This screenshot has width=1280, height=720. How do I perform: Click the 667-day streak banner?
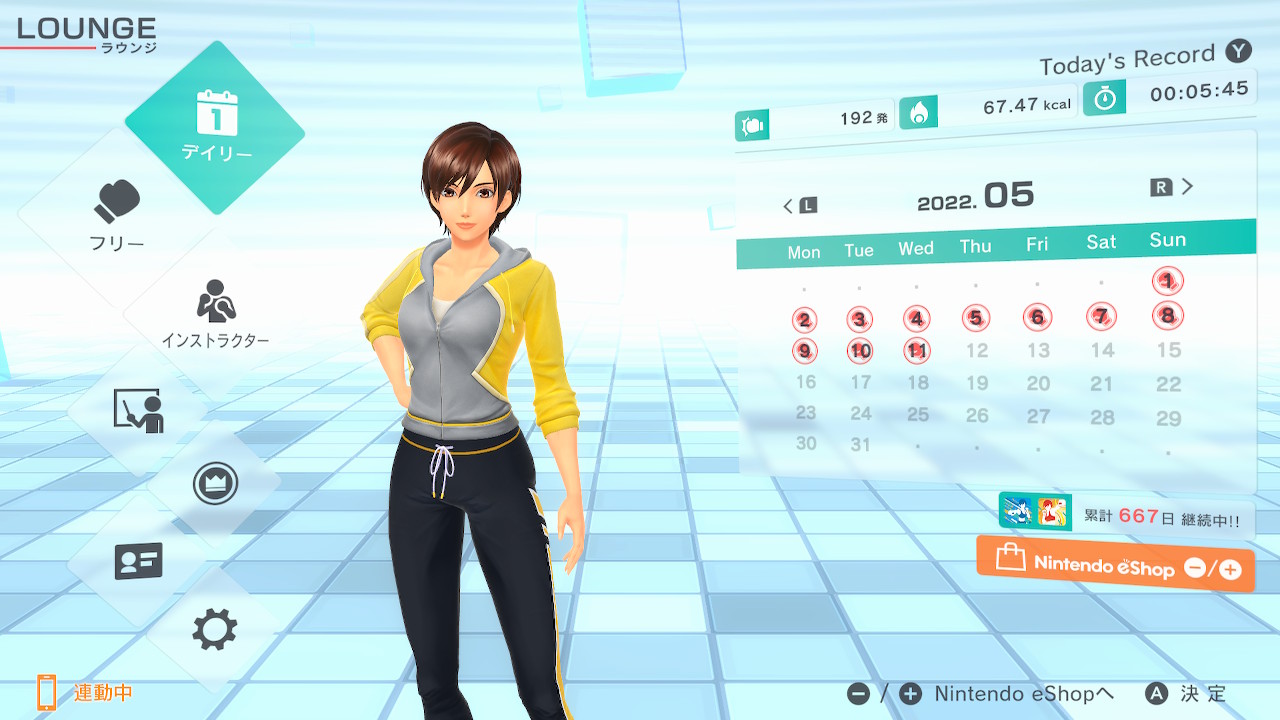1126,516
